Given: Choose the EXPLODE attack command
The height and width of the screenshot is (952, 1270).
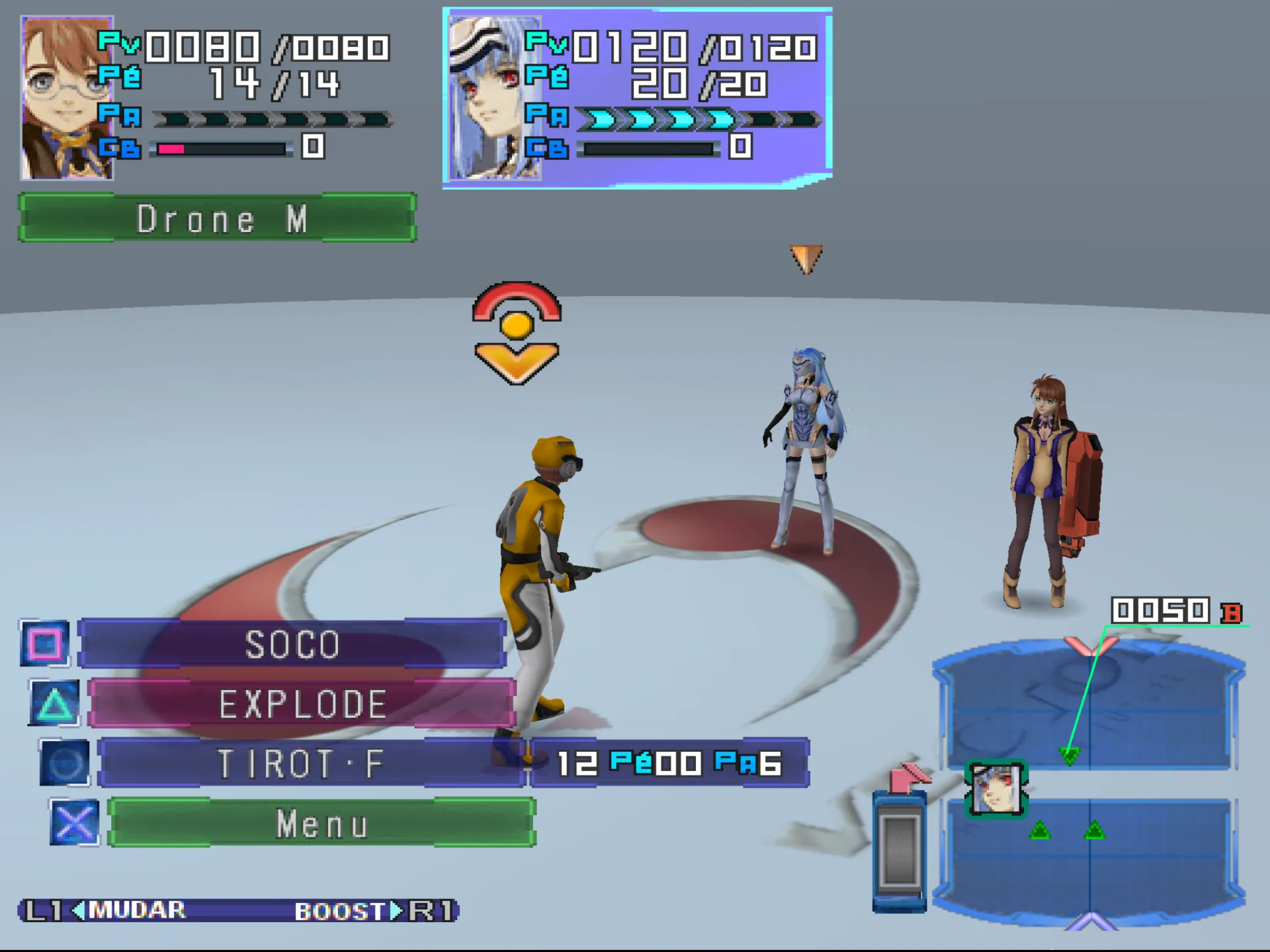Looking at the screenshot, I should tap(302, 703).
